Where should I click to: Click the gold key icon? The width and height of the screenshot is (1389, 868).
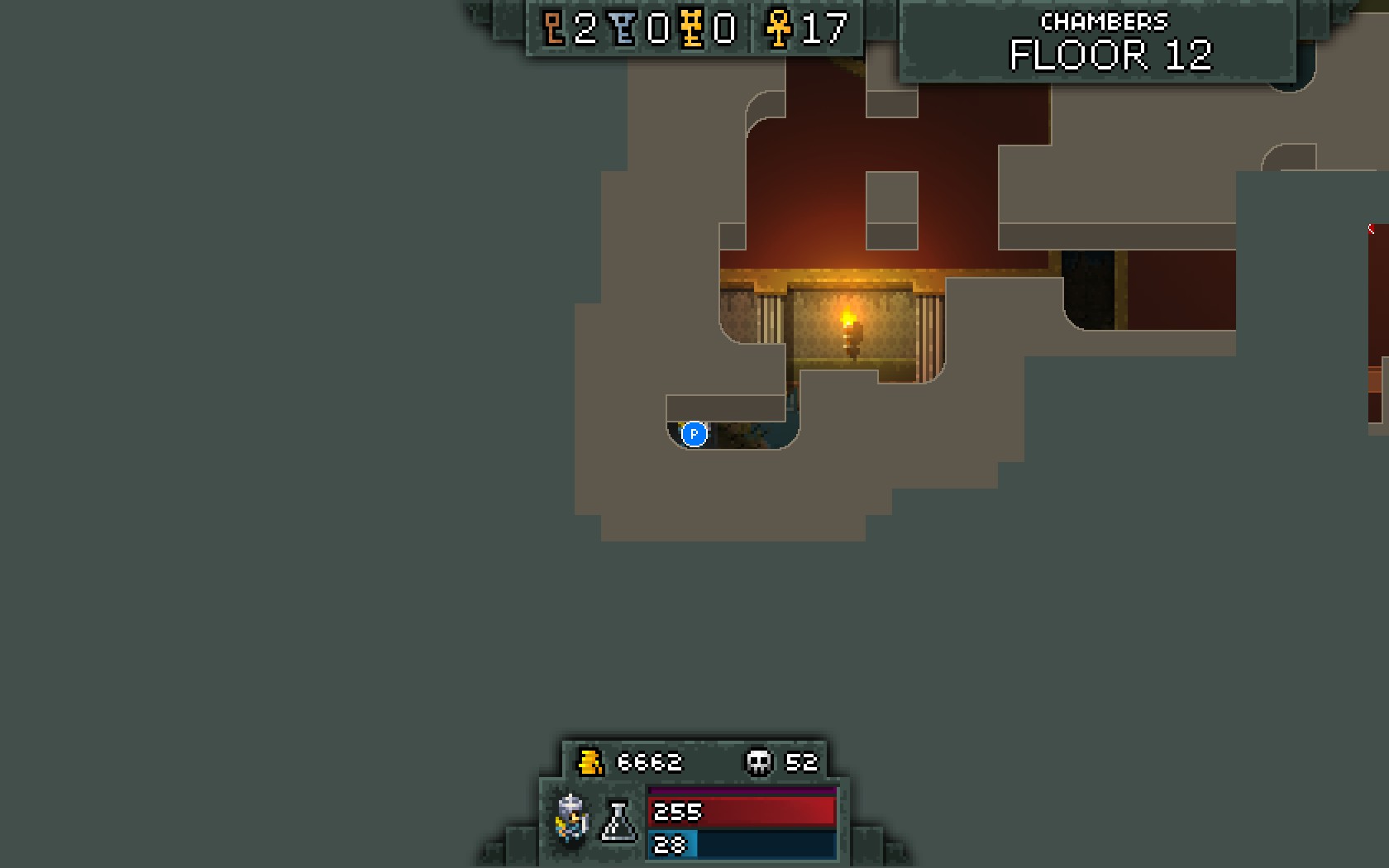(x=692, y=29)
